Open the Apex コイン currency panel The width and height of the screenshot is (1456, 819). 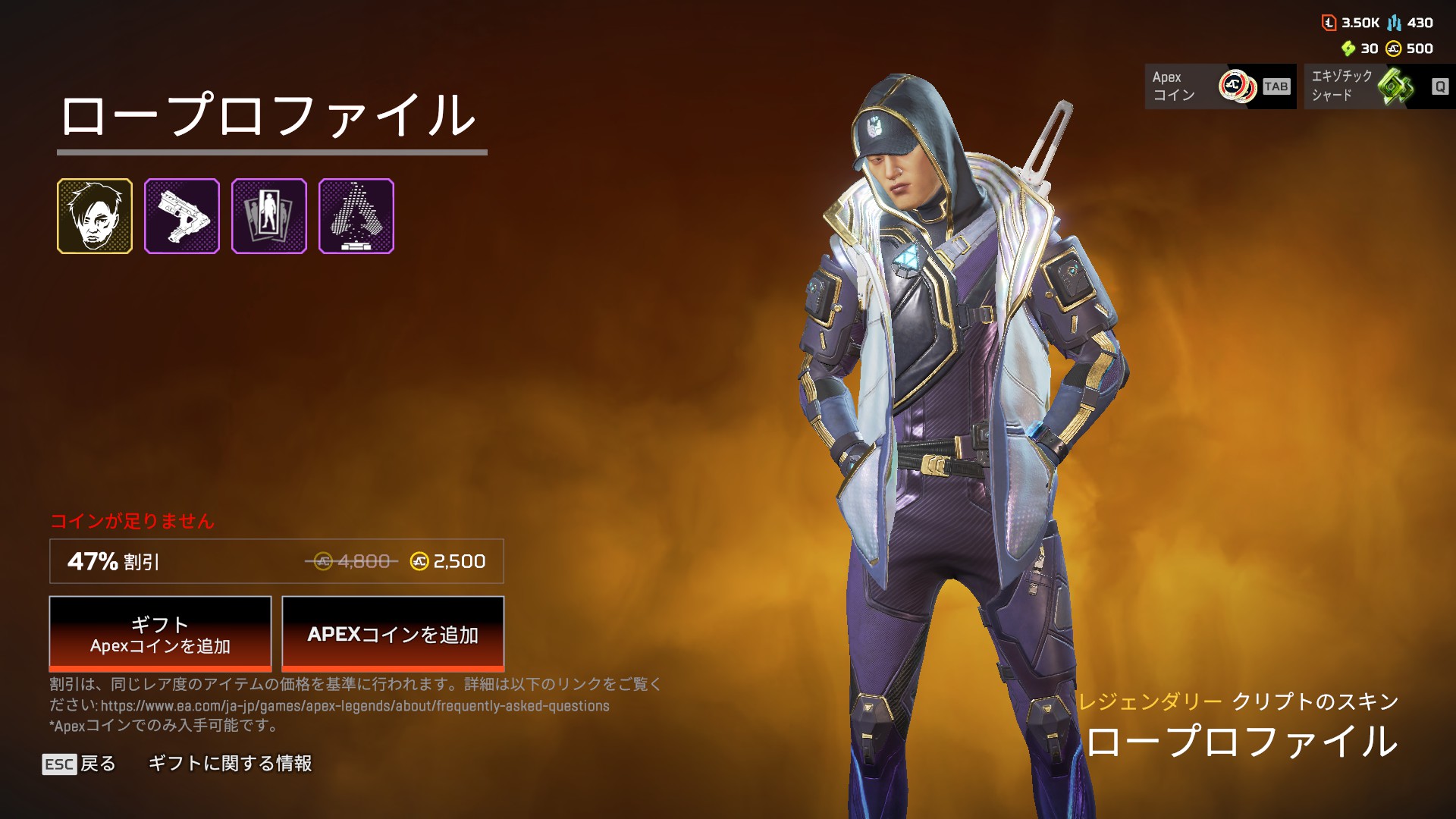[x=1219, y=86]
